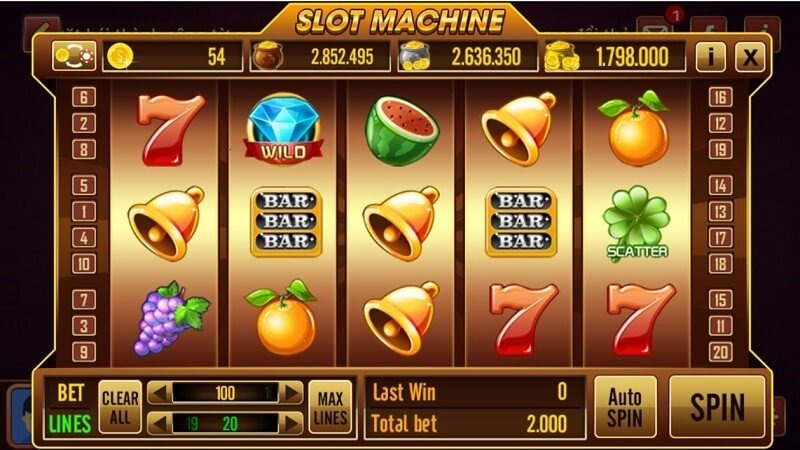This screenshot has height=450, width=800.
Task: Decrease the bet amount with left arrow
Action: pyautogui.click(x=159, y=393)
